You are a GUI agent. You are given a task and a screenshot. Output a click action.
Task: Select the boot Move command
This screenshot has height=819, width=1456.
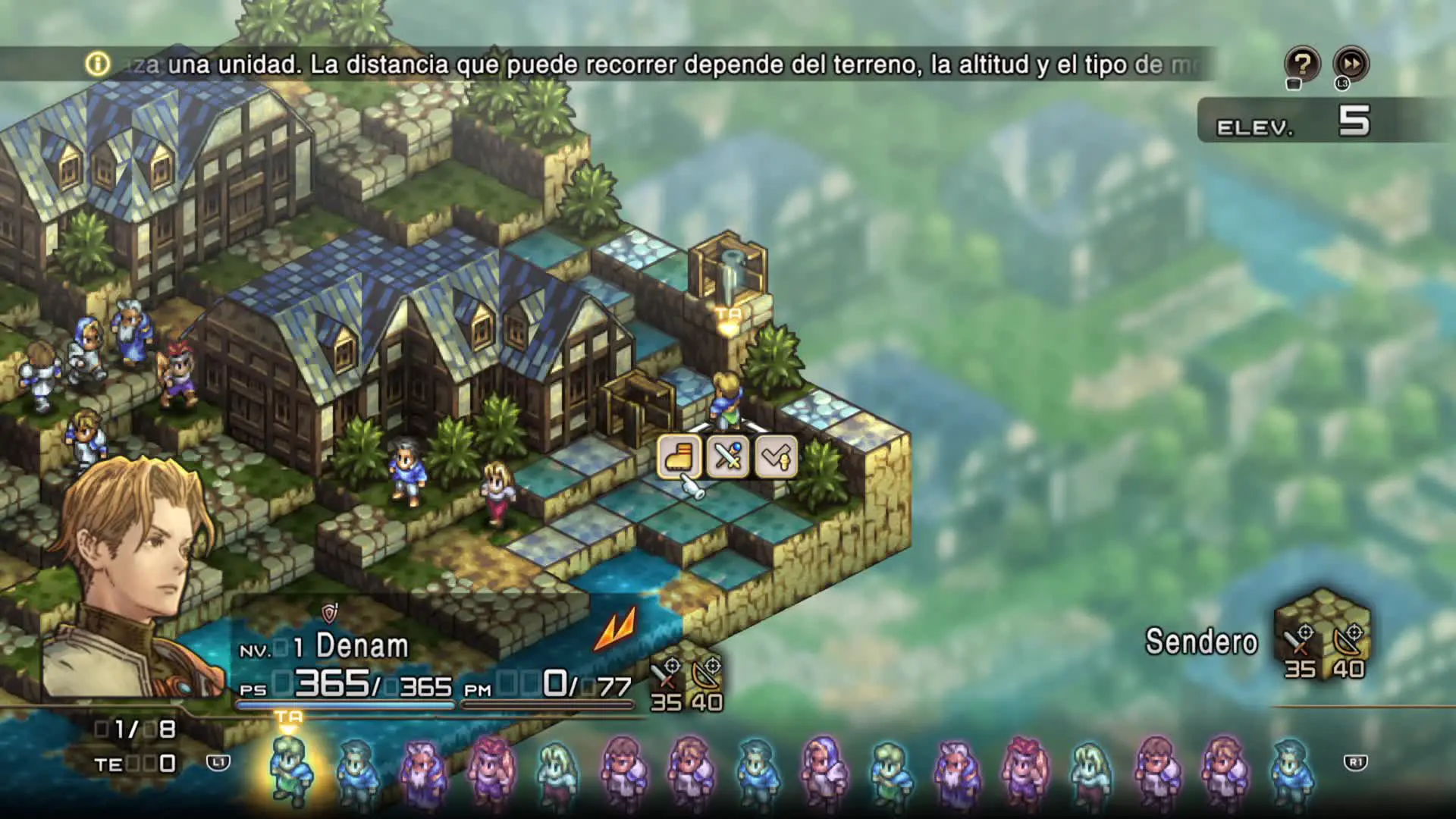click(679, 457)
